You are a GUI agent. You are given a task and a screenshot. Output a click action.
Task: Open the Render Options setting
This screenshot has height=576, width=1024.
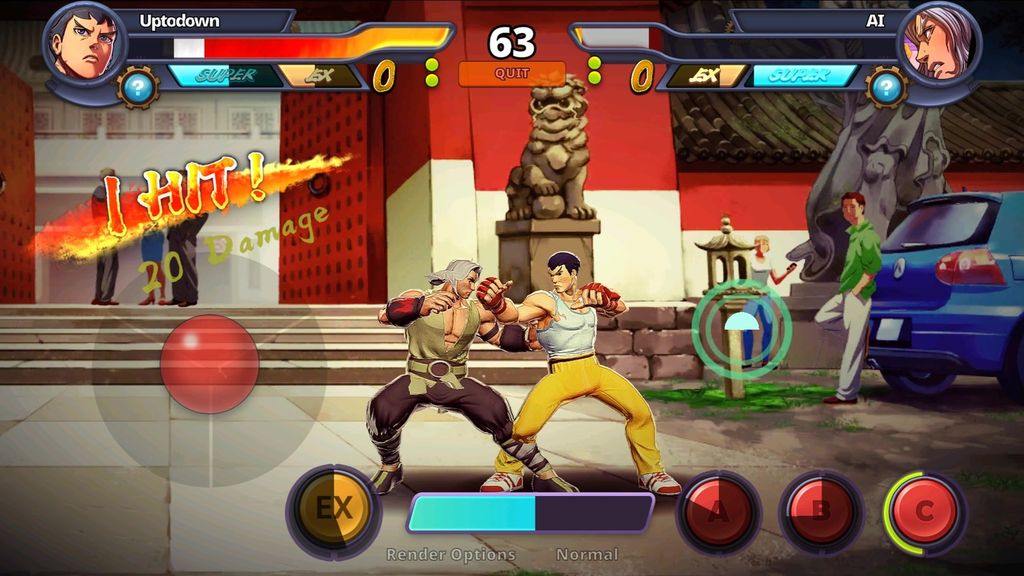point(451,554)
